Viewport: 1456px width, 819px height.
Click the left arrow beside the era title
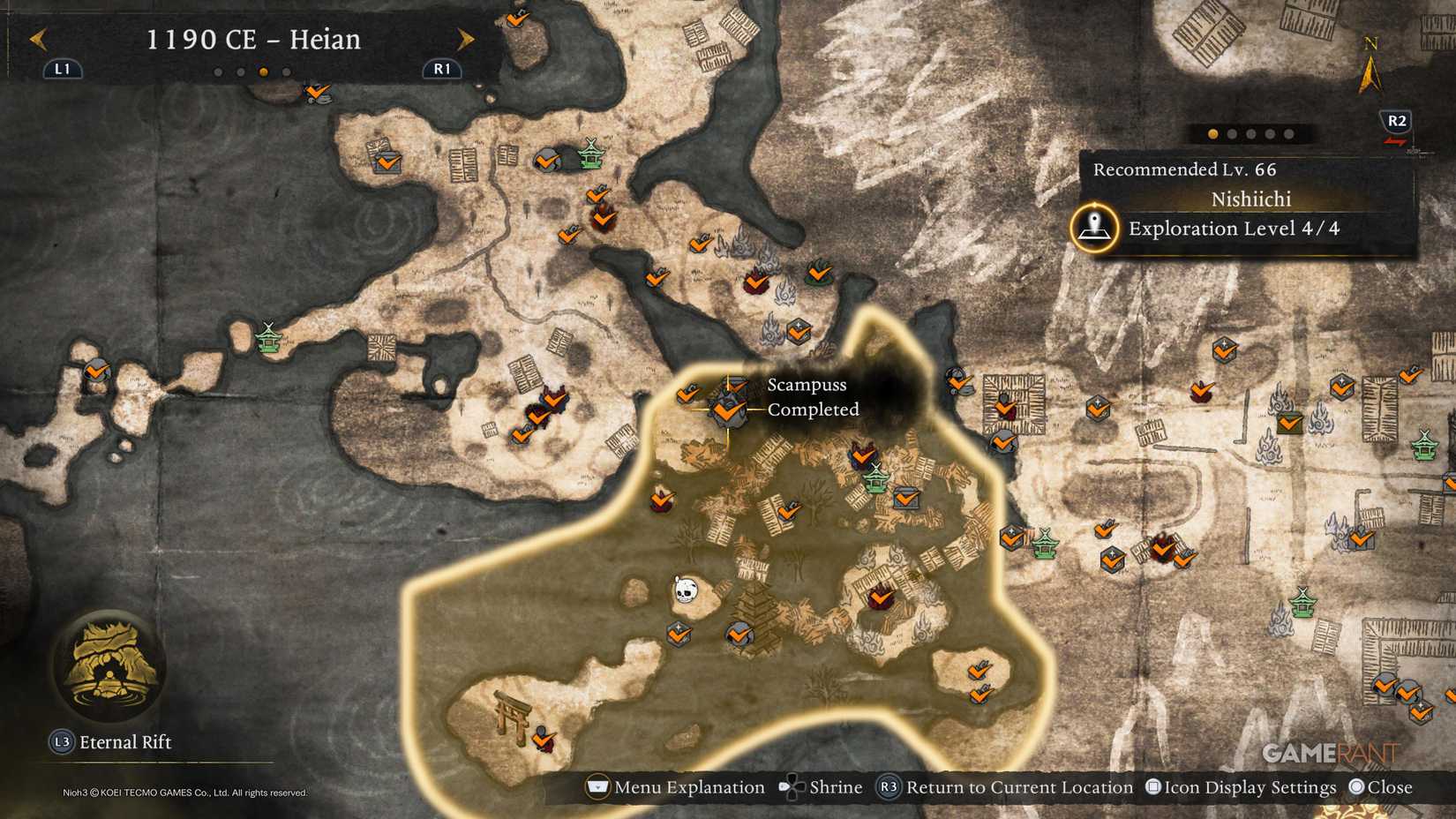coord(37,40)
